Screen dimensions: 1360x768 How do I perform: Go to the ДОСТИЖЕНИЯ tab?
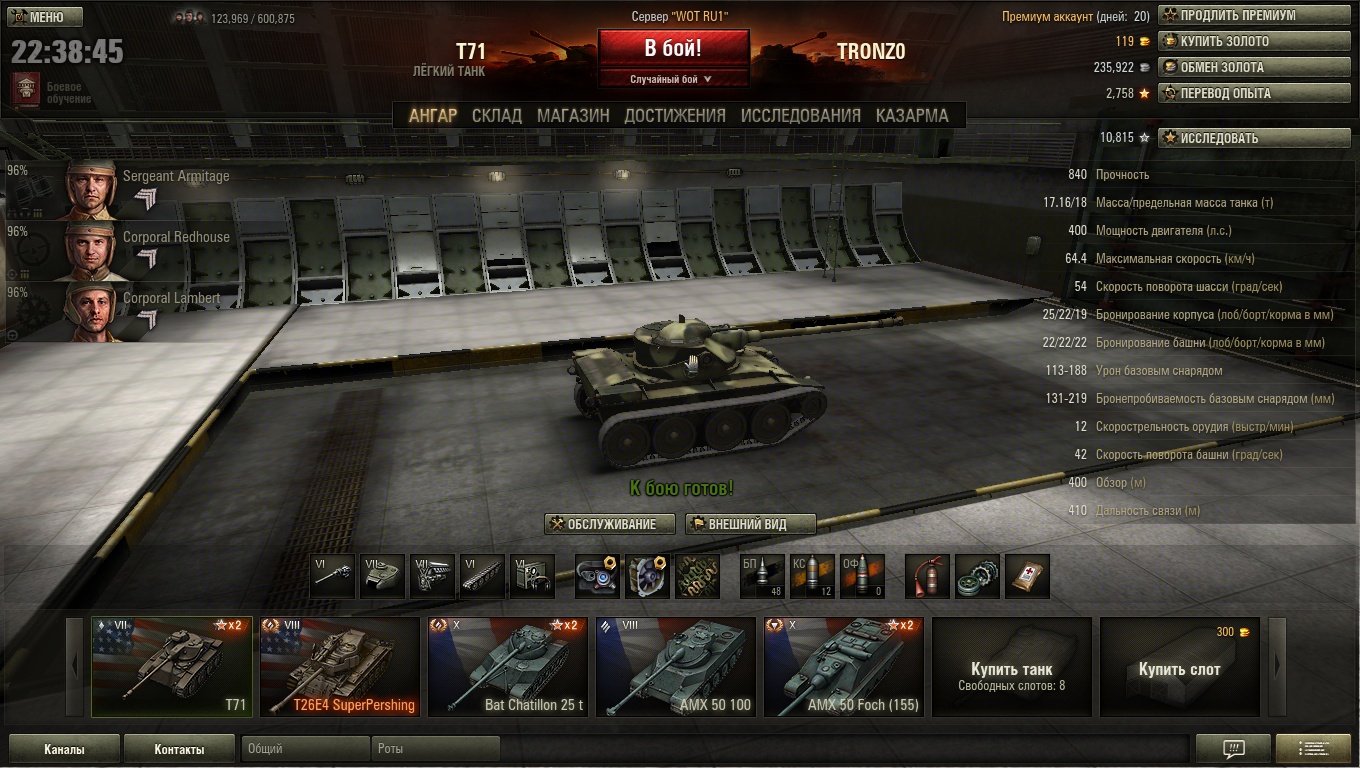coord(675,115)
